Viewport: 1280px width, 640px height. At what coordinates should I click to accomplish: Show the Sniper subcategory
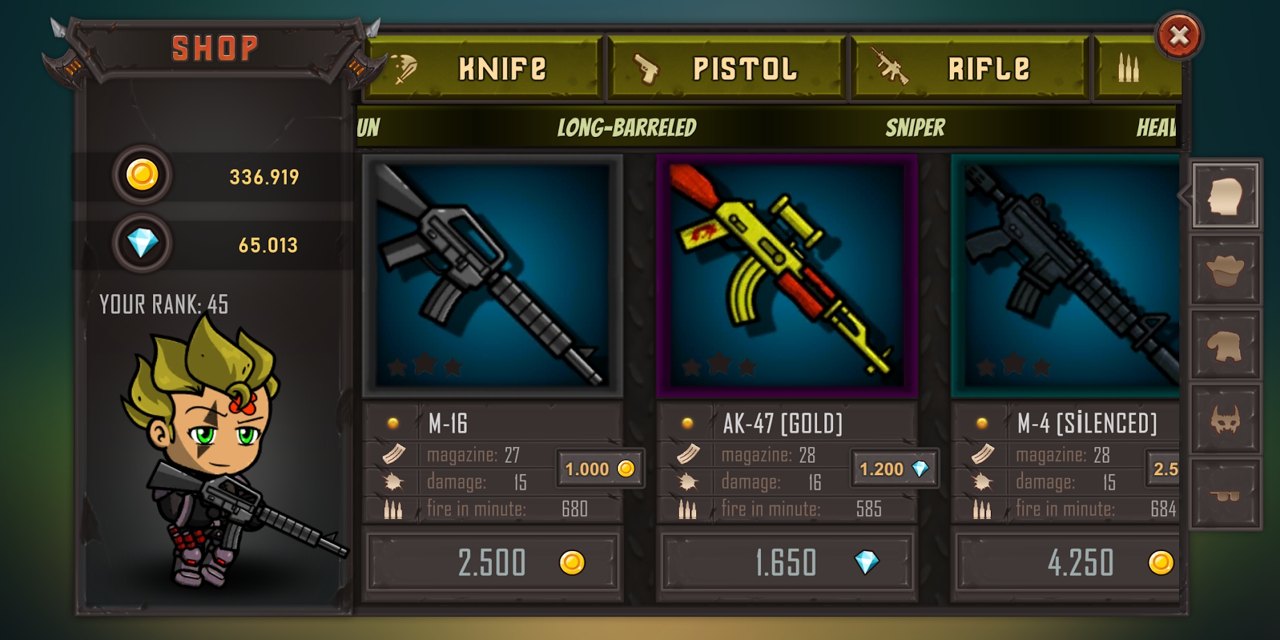[x=914, y=128]
